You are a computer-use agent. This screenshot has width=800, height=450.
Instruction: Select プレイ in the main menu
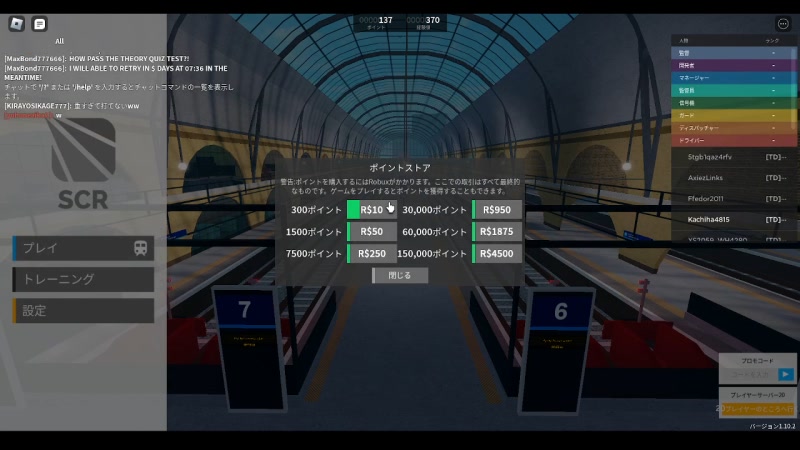pos(84,248)
